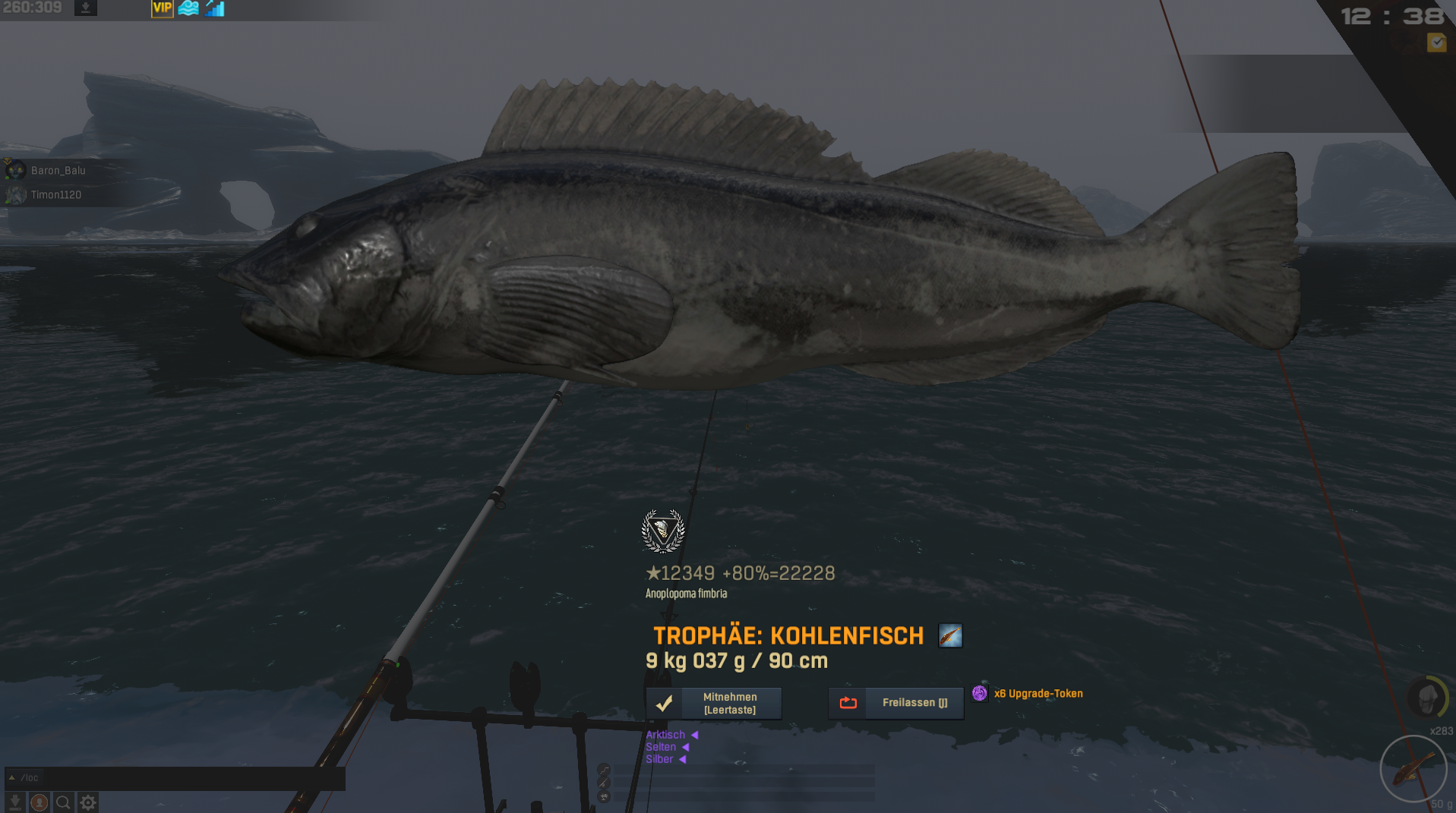The image size is (1456, 813).
Task: Click the blue rising bars boost icon
Action: pos(215,8)
